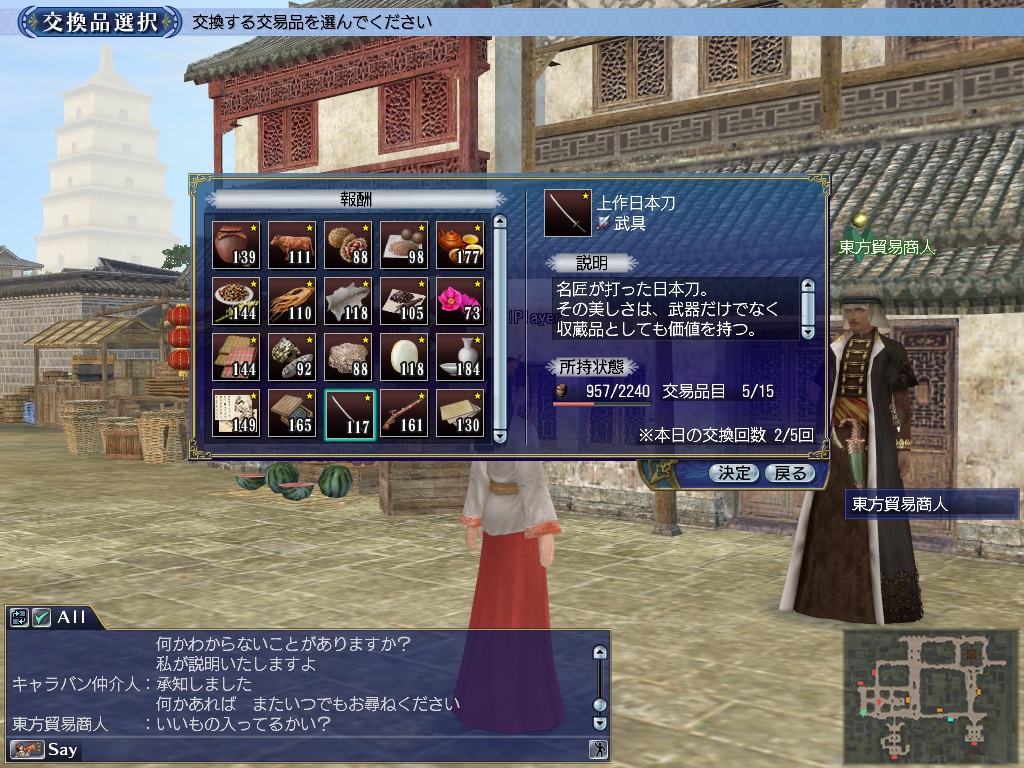
Task: Select the ginseng root item
Action: click(x=292, y=301)
